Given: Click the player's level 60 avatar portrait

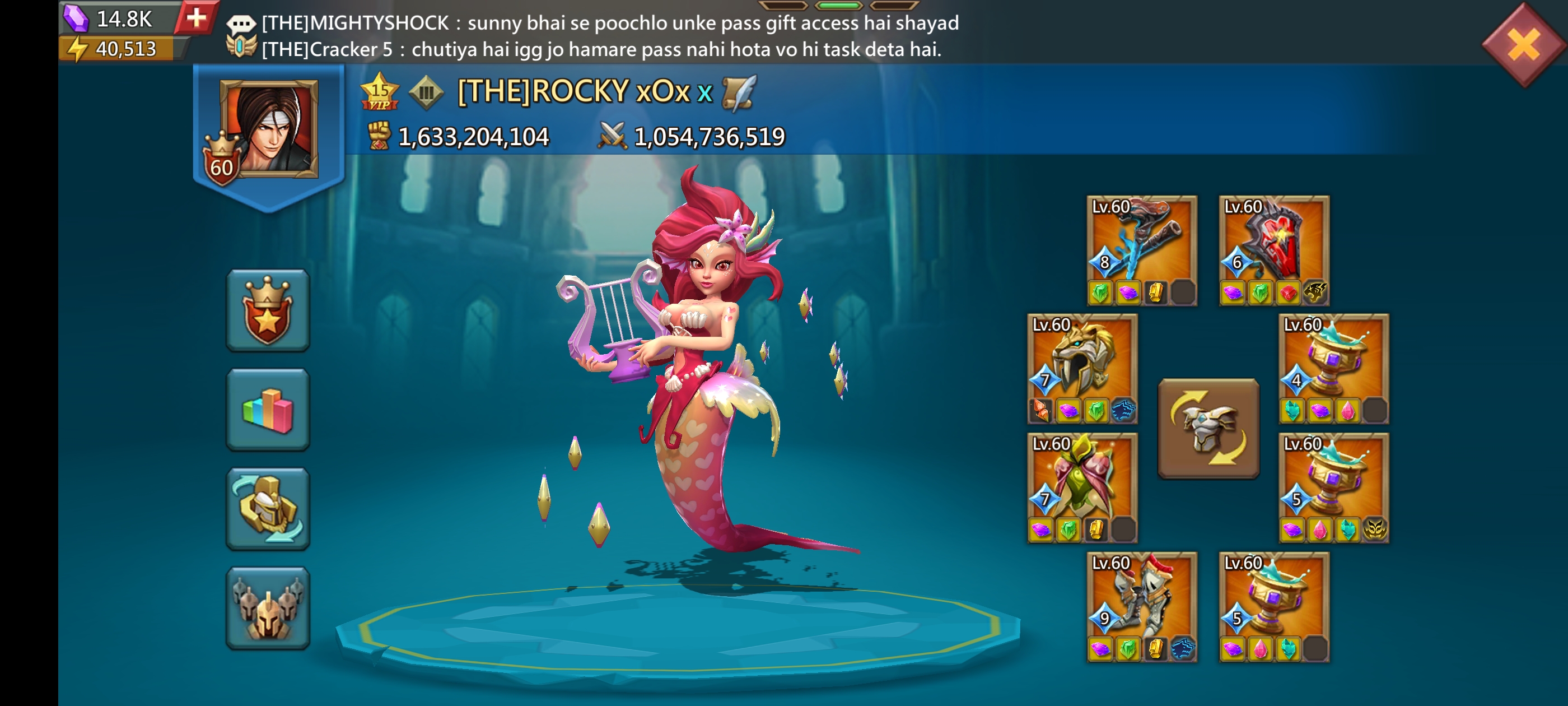Looking at the screenshot, I should tap(269, 130).
